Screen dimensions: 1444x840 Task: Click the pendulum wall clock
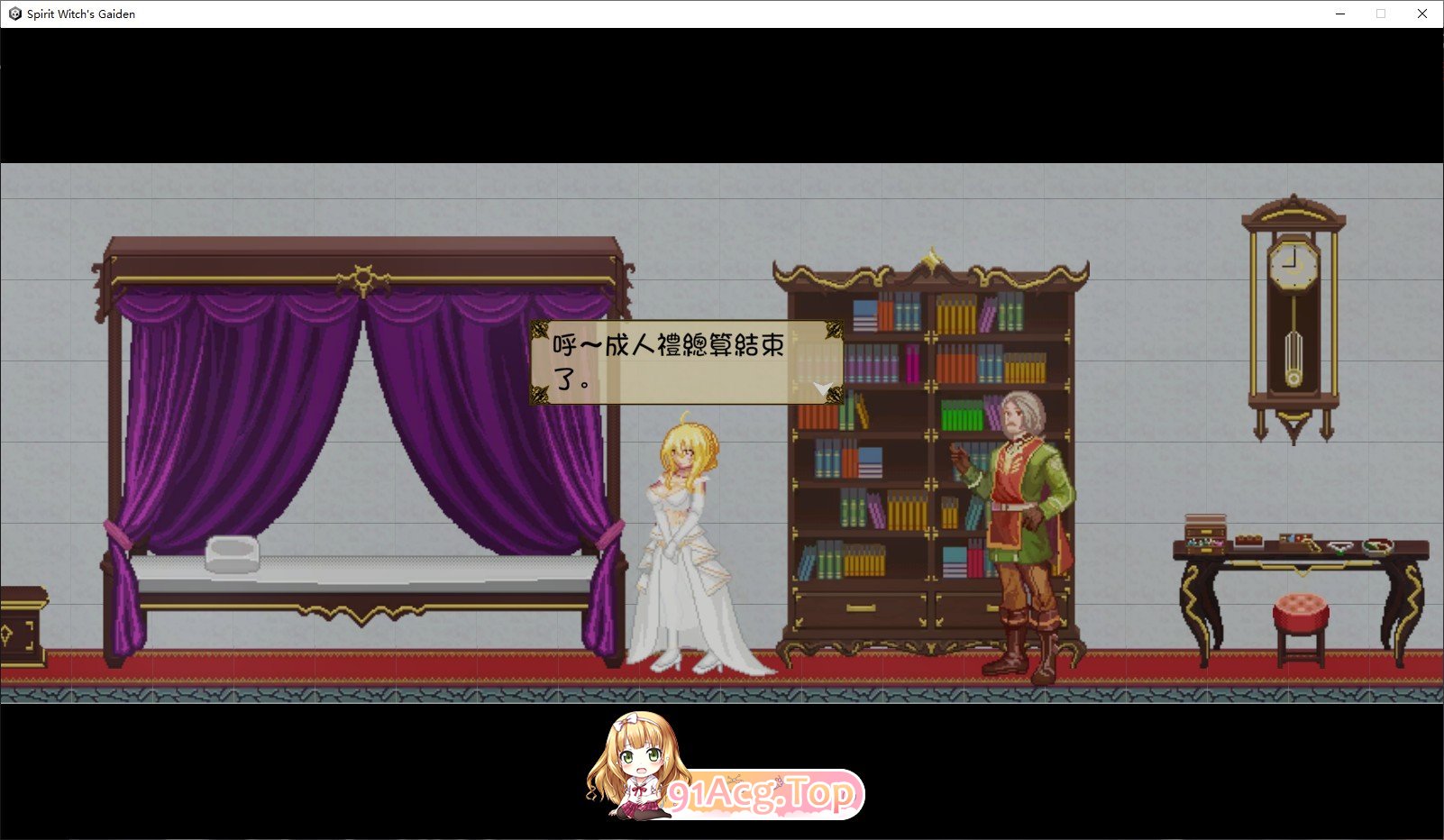pos(1291,315)
